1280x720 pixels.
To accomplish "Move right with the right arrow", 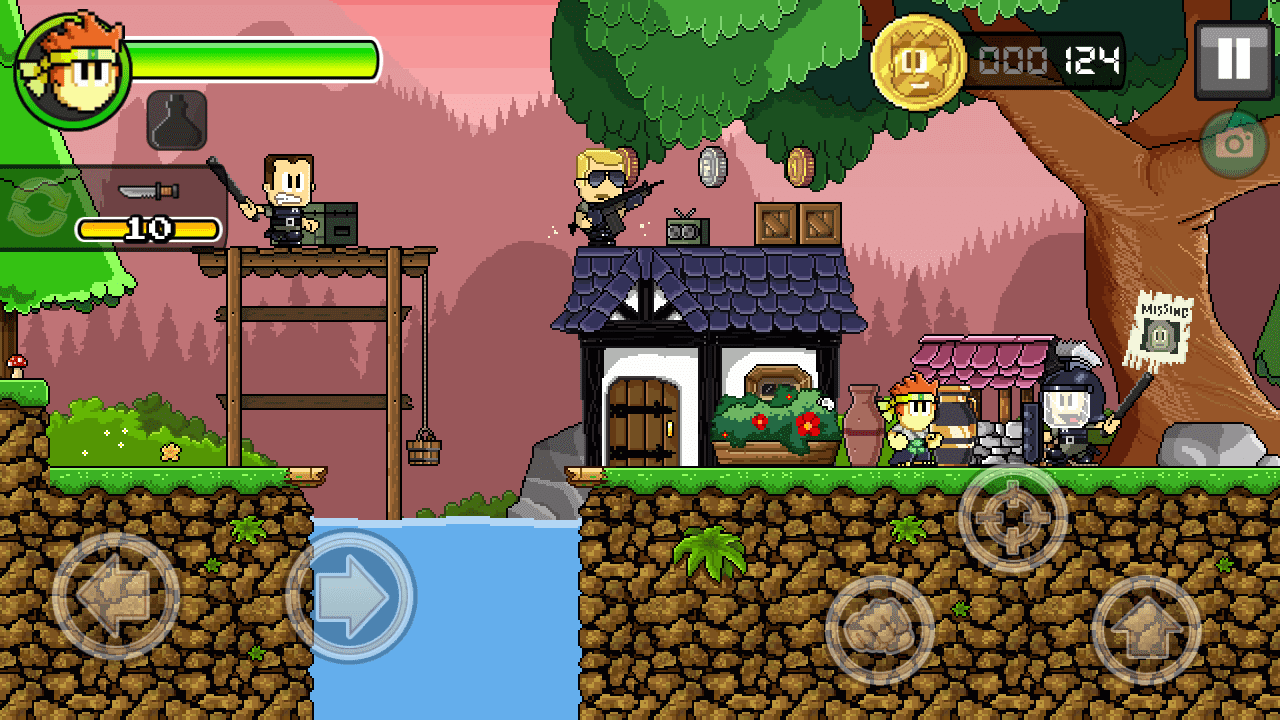I will pyautogui.click(x=351, y=596).
